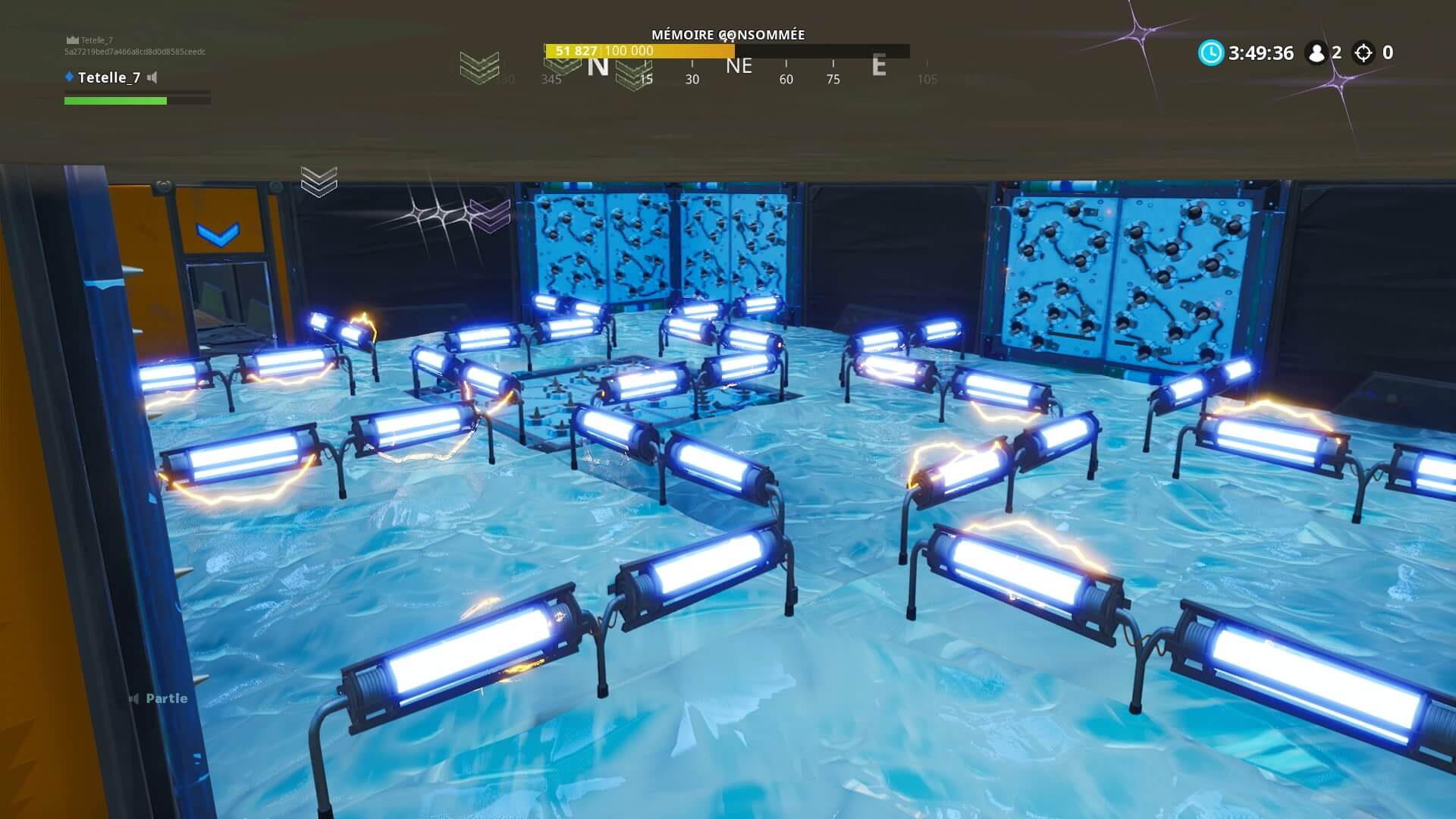Select the player count person icon

1314,53
